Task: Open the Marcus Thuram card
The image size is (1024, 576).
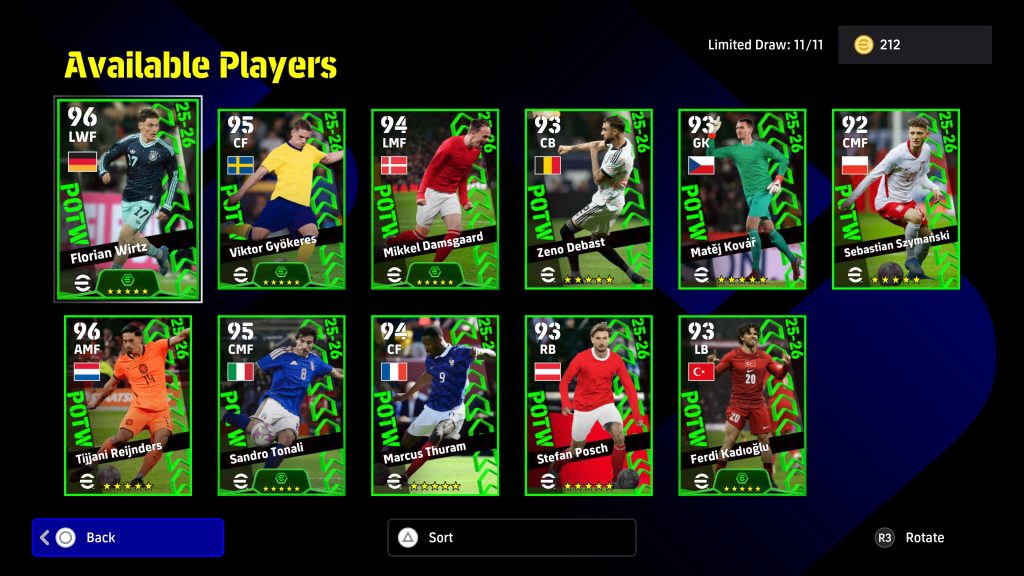Action: pyautogui.click(x=435, y=405)
